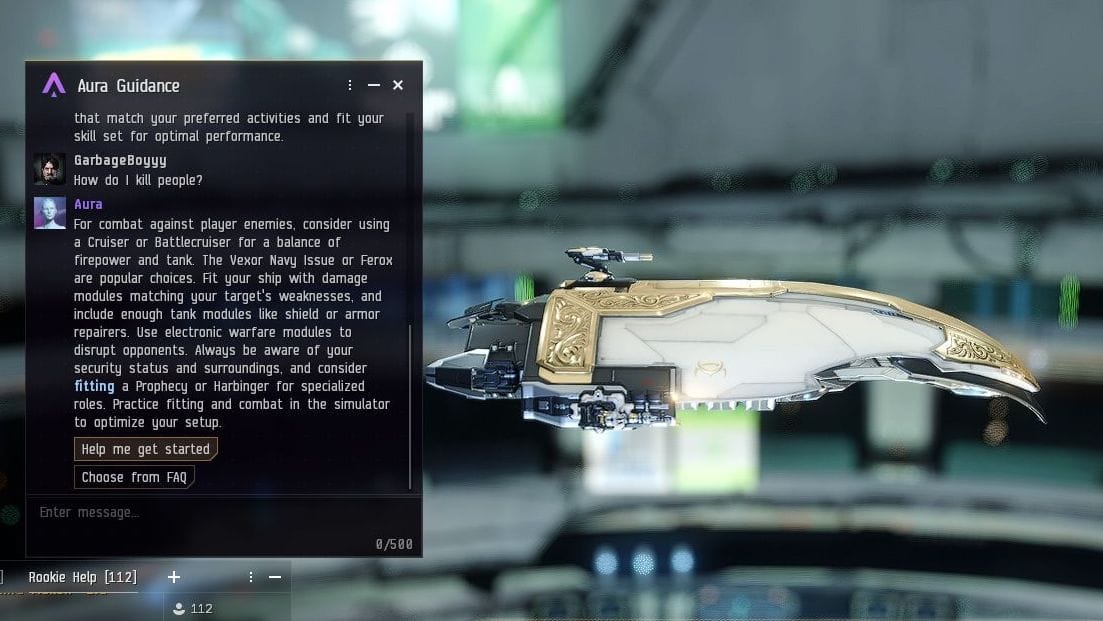Viewport: 1103px width, 621px height.
Task: Choose from FAQ option
Action: 134,477
